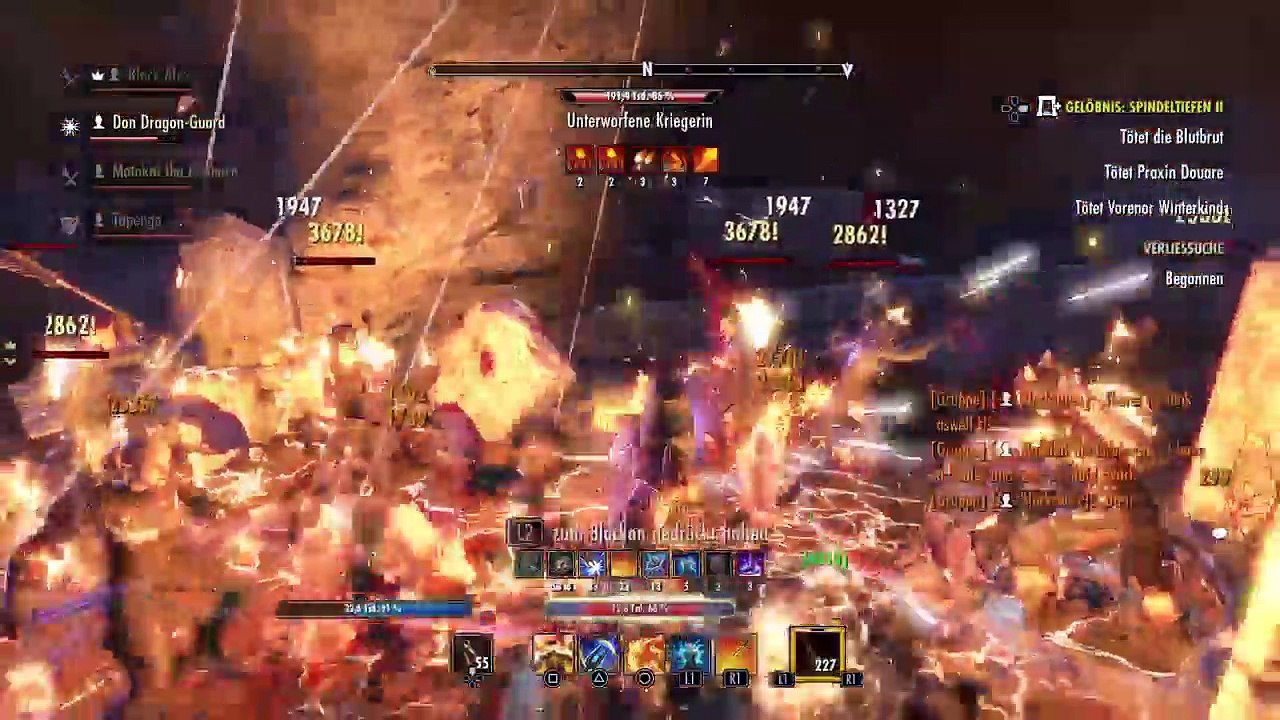Screen dimensions: 1280x720
Task: Inspect the target's last burning debuff icon
Action: pyautogui.click(x=706, y=159)
